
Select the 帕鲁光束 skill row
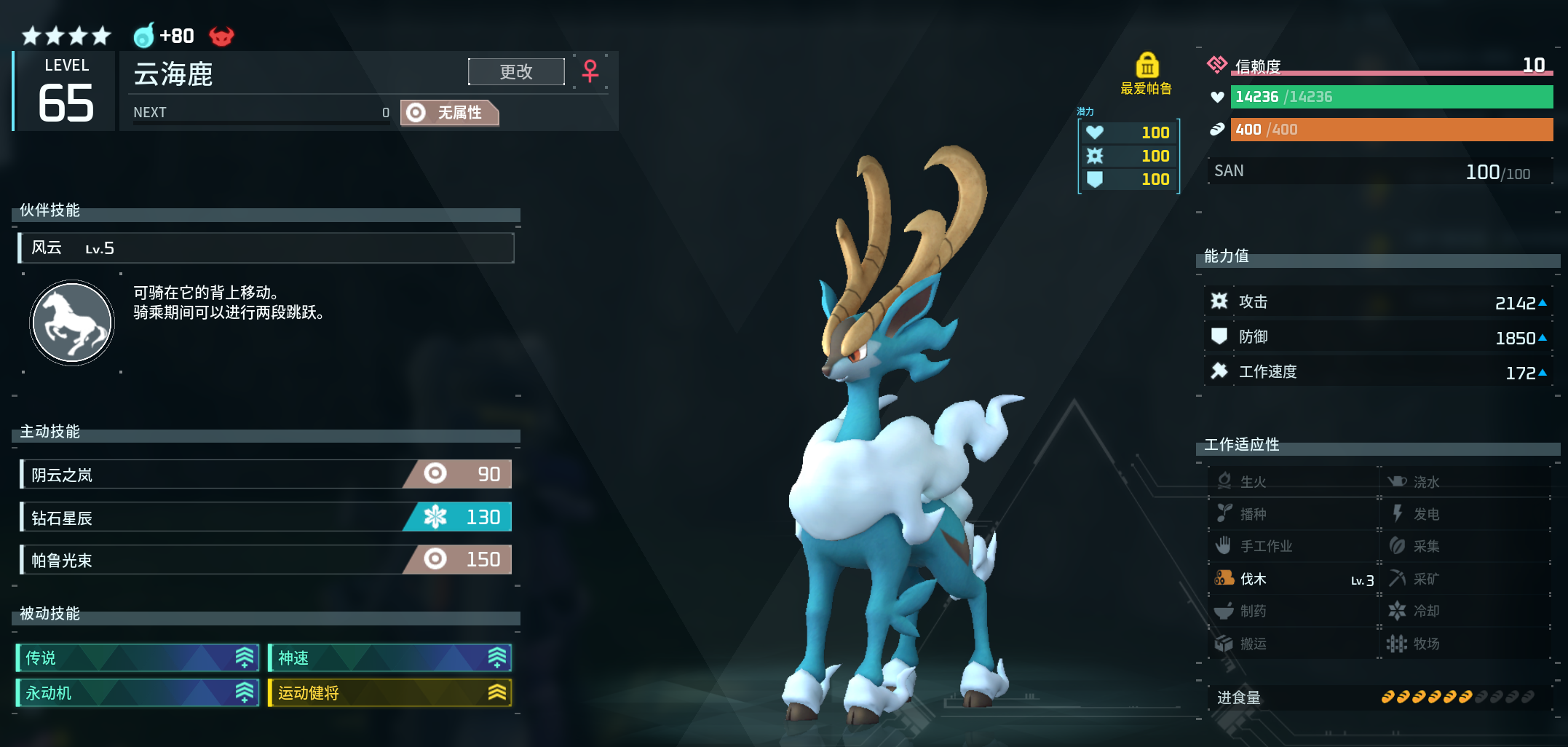point(266,560)
